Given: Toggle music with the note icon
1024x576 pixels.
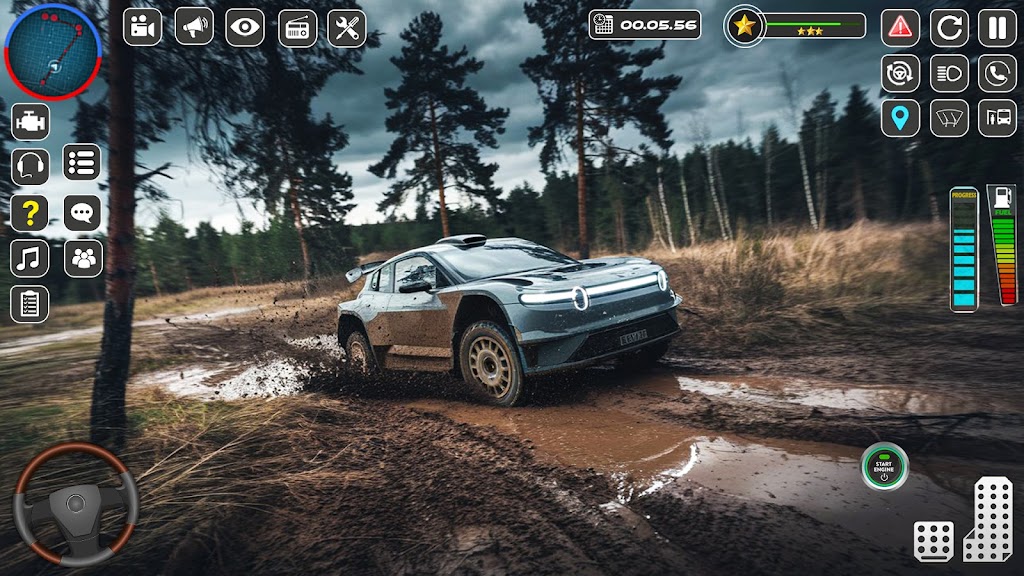Looking at the screenshot, I should click(30, 258).
